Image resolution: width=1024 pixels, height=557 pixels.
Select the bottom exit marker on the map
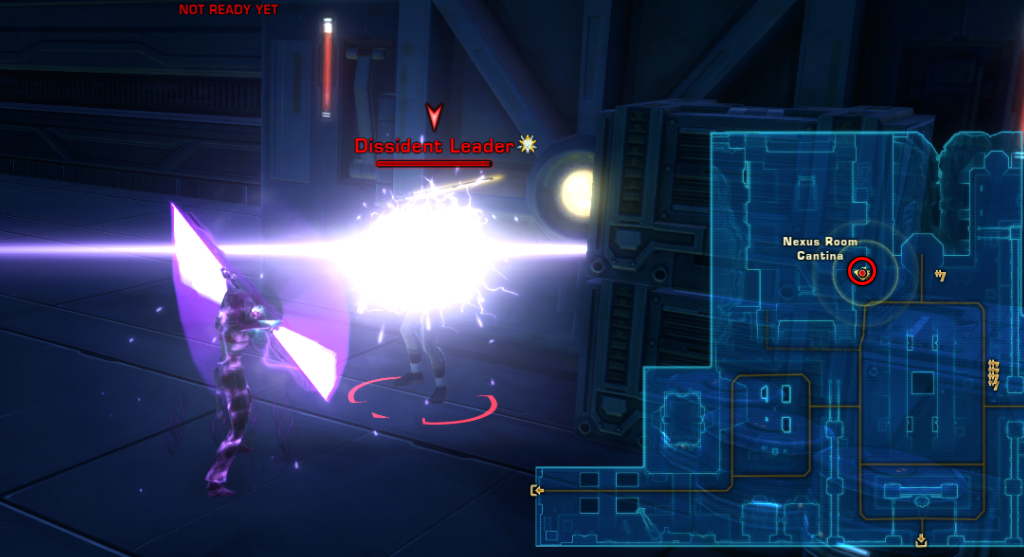pyautogui.click(x=921, y=541)
